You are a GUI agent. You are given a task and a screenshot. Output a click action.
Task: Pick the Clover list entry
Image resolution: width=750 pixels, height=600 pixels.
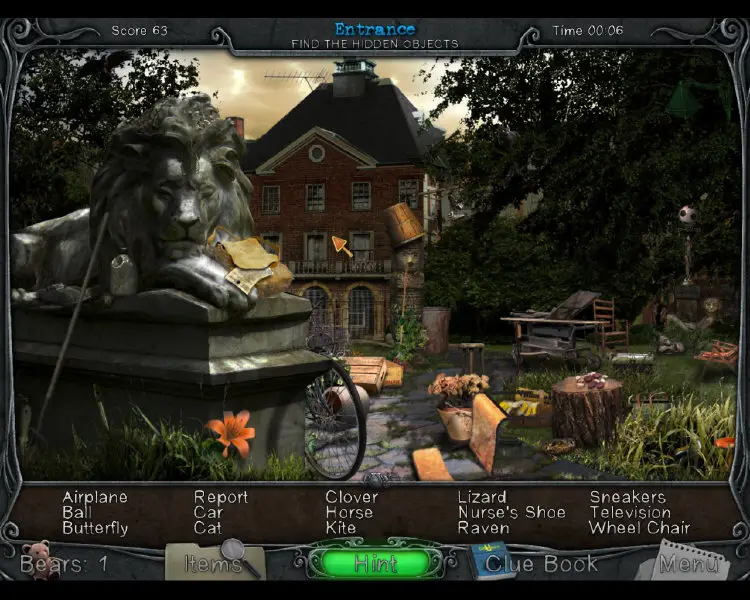pyautogui.click(x=351, y=497)
